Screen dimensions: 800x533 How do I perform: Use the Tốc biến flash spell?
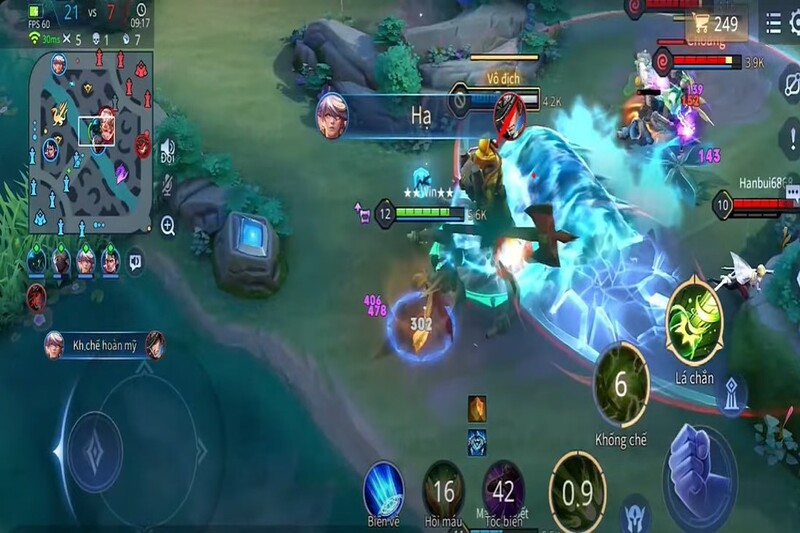coord(503,490)
